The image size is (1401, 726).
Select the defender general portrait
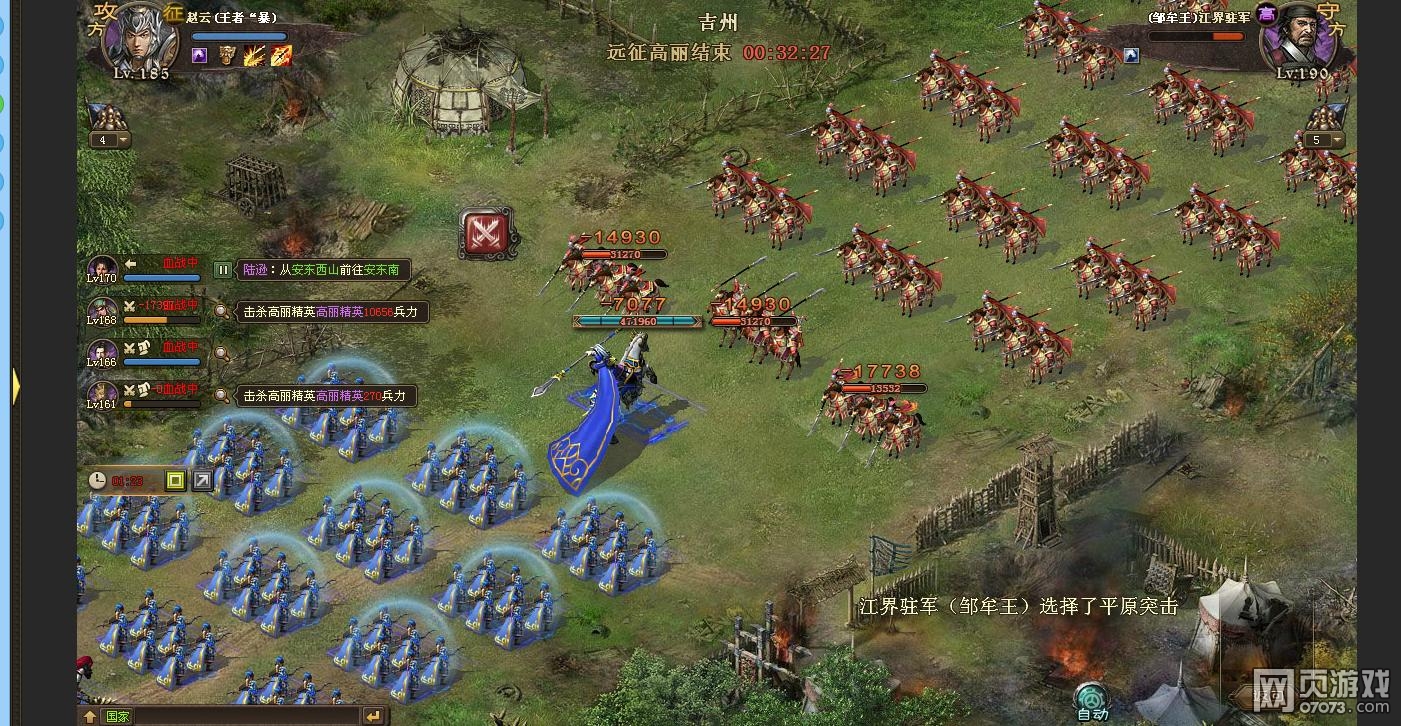1290,40
